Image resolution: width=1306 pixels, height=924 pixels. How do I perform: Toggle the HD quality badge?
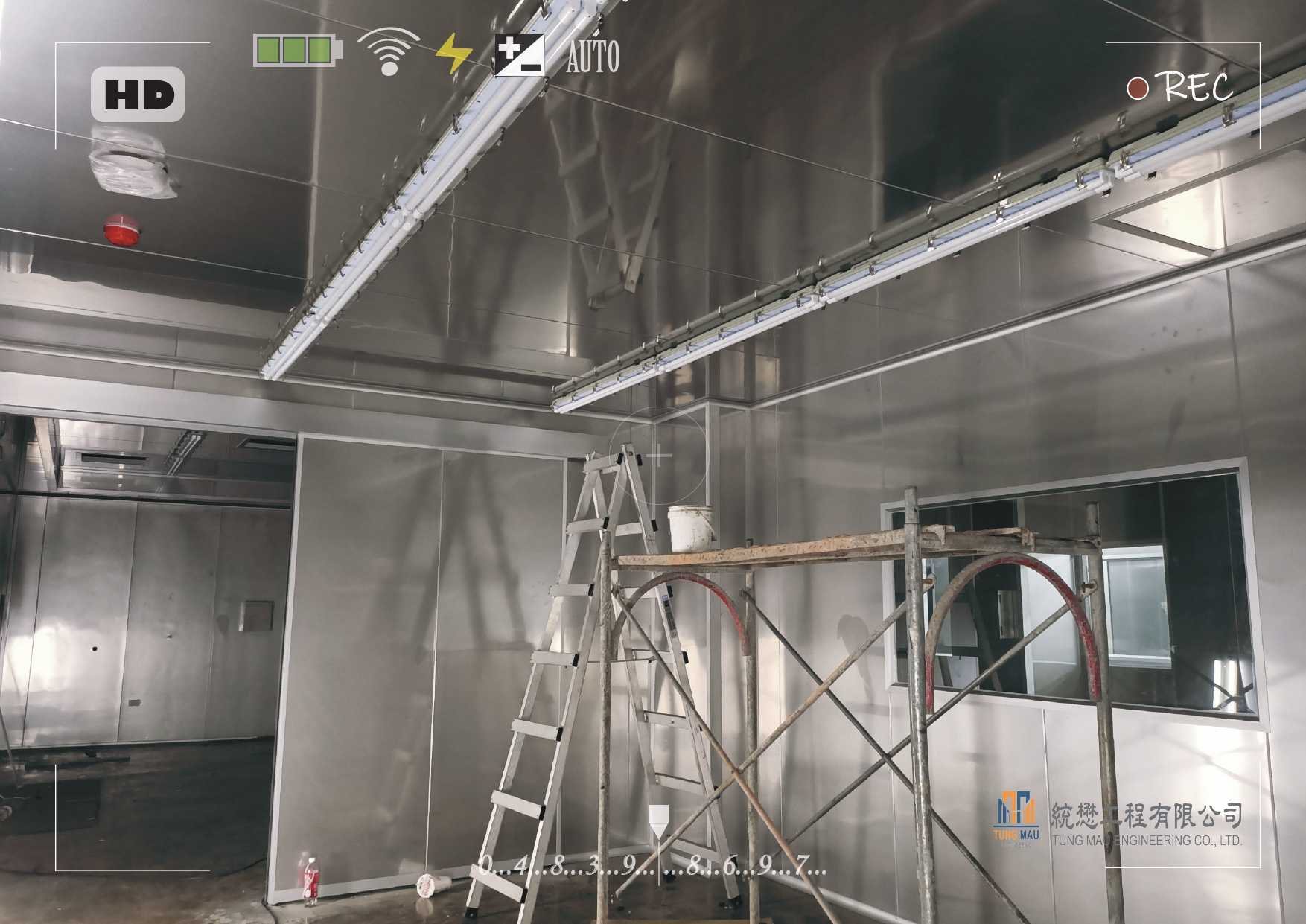click(138, 95)
